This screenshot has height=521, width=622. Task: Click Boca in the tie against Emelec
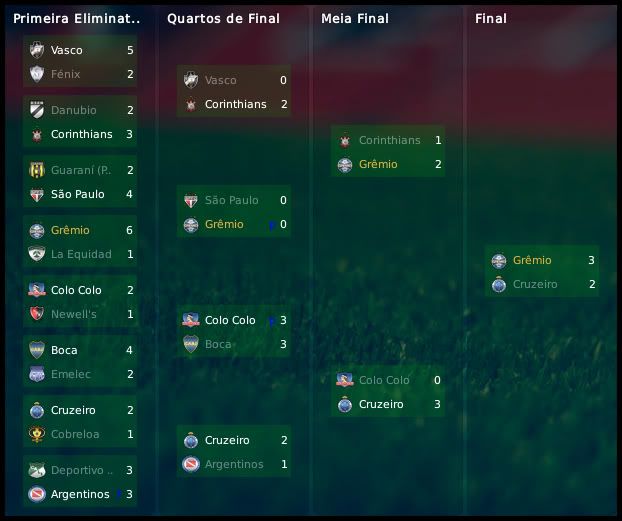[64, 350]
